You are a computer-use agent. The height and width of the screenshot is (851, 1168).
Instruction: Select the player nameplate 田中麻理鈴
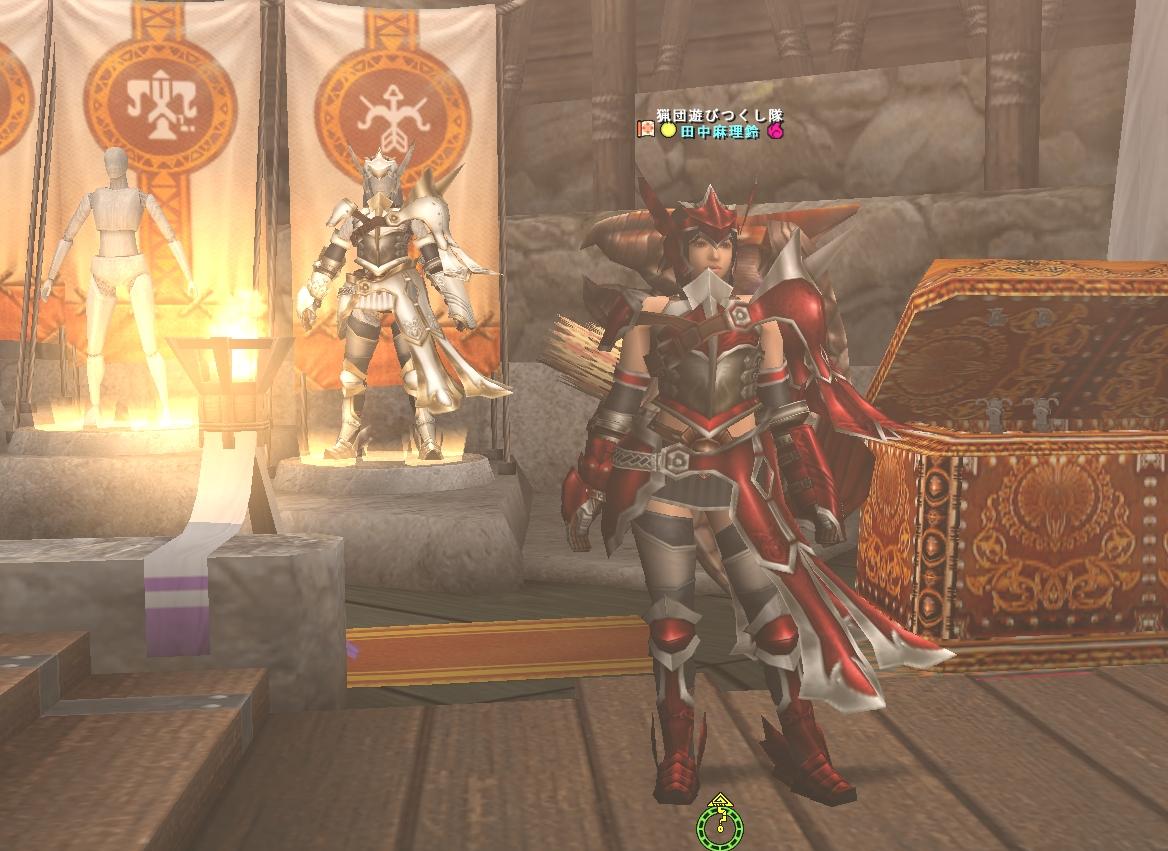[x=721, y=131]
